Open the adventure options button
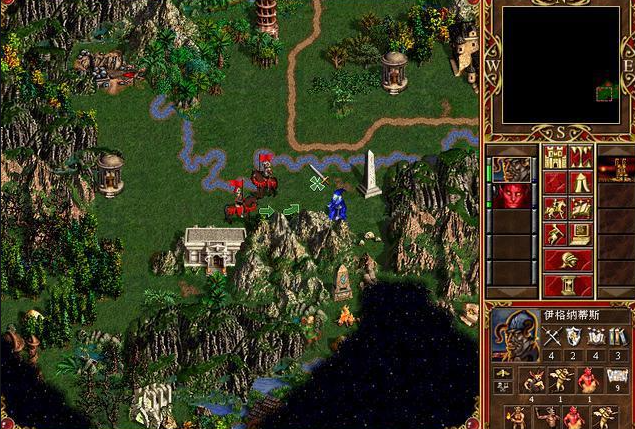 point(554,235)
